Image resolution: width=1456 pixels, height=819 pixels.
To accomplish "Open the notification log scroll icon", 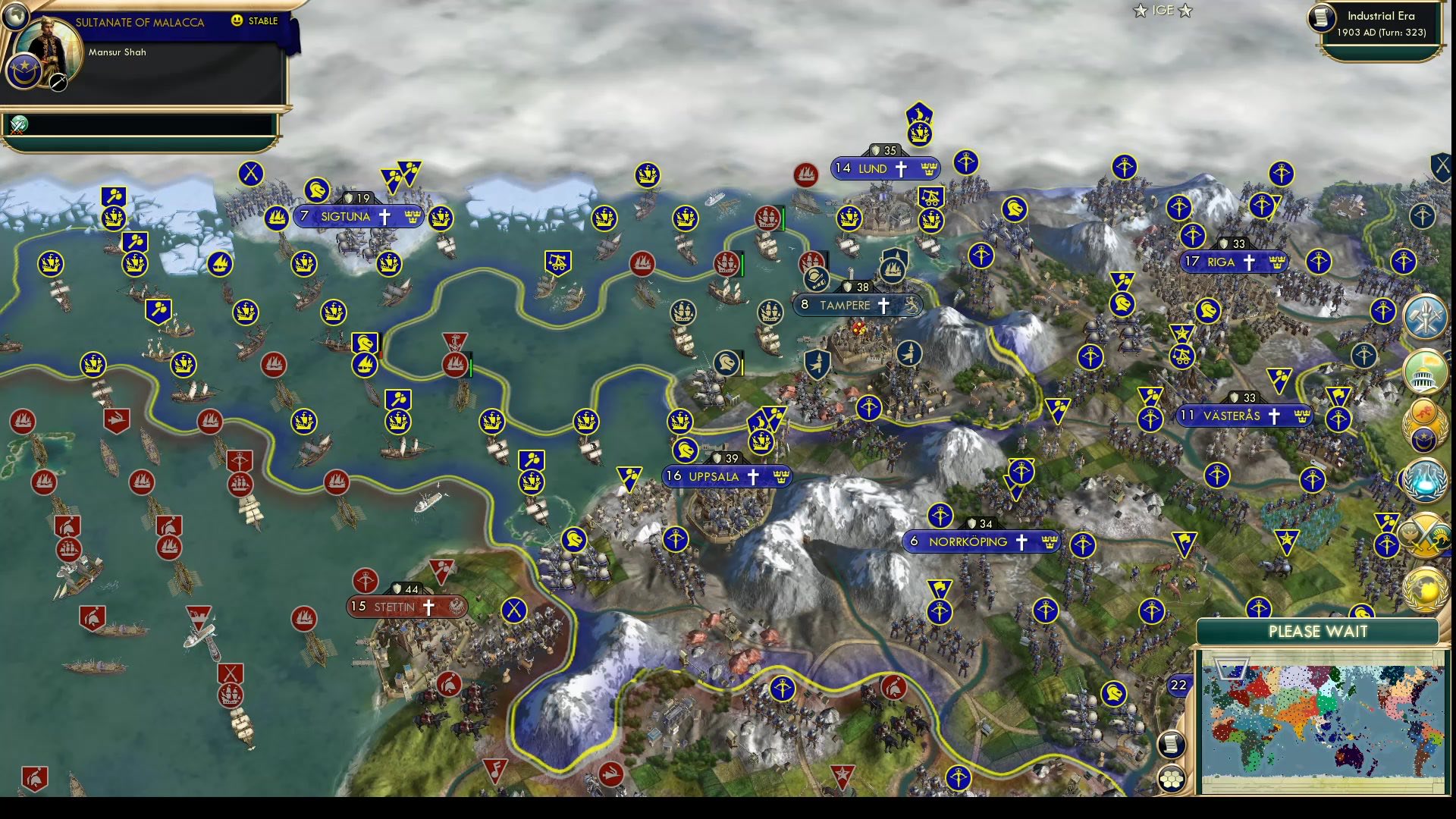I will (1170, 745).
